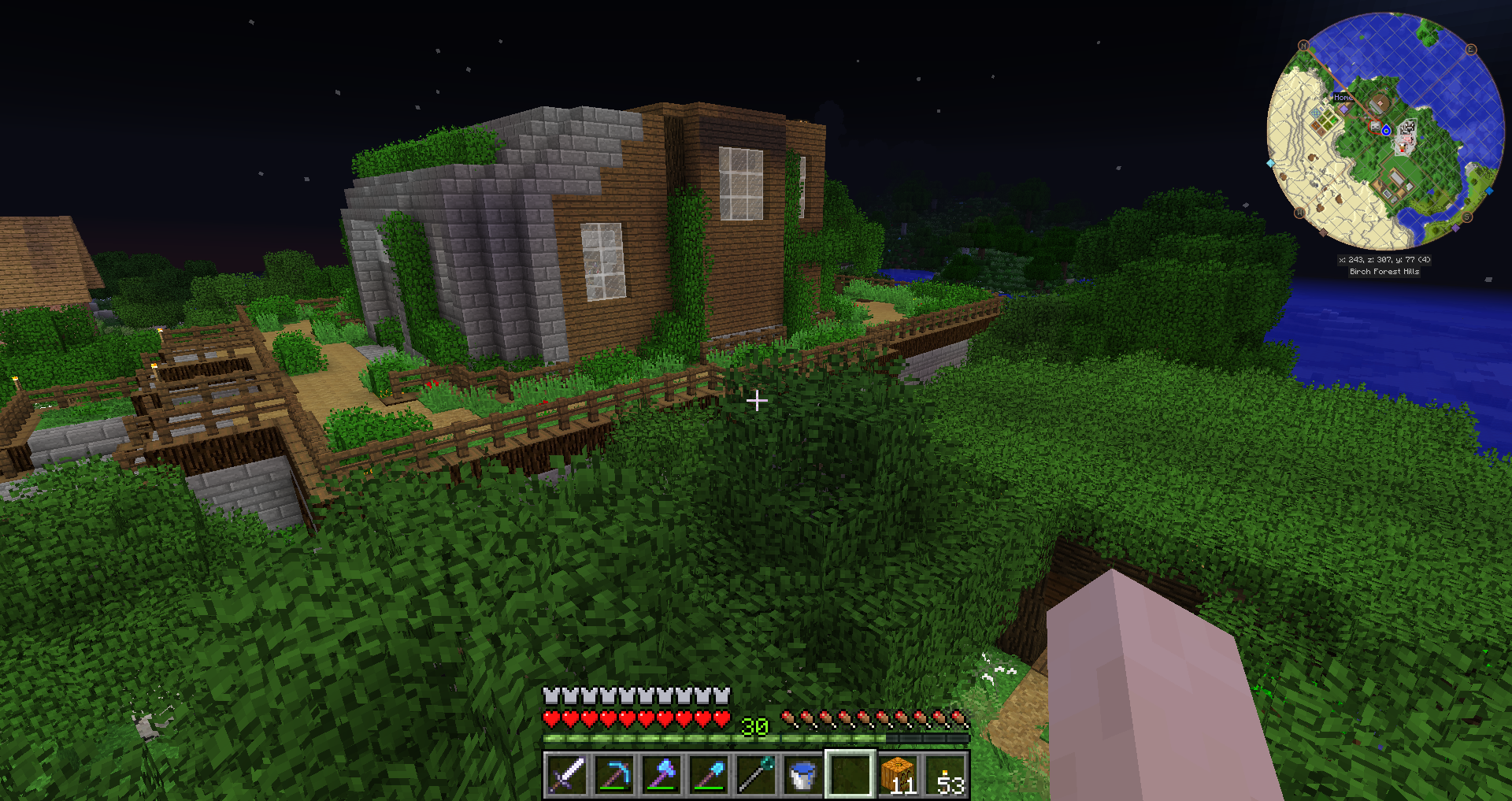Select the water bucket hotbar slot
The height and width of the screenshot is (801, 1512).
(x=802, y=775)
